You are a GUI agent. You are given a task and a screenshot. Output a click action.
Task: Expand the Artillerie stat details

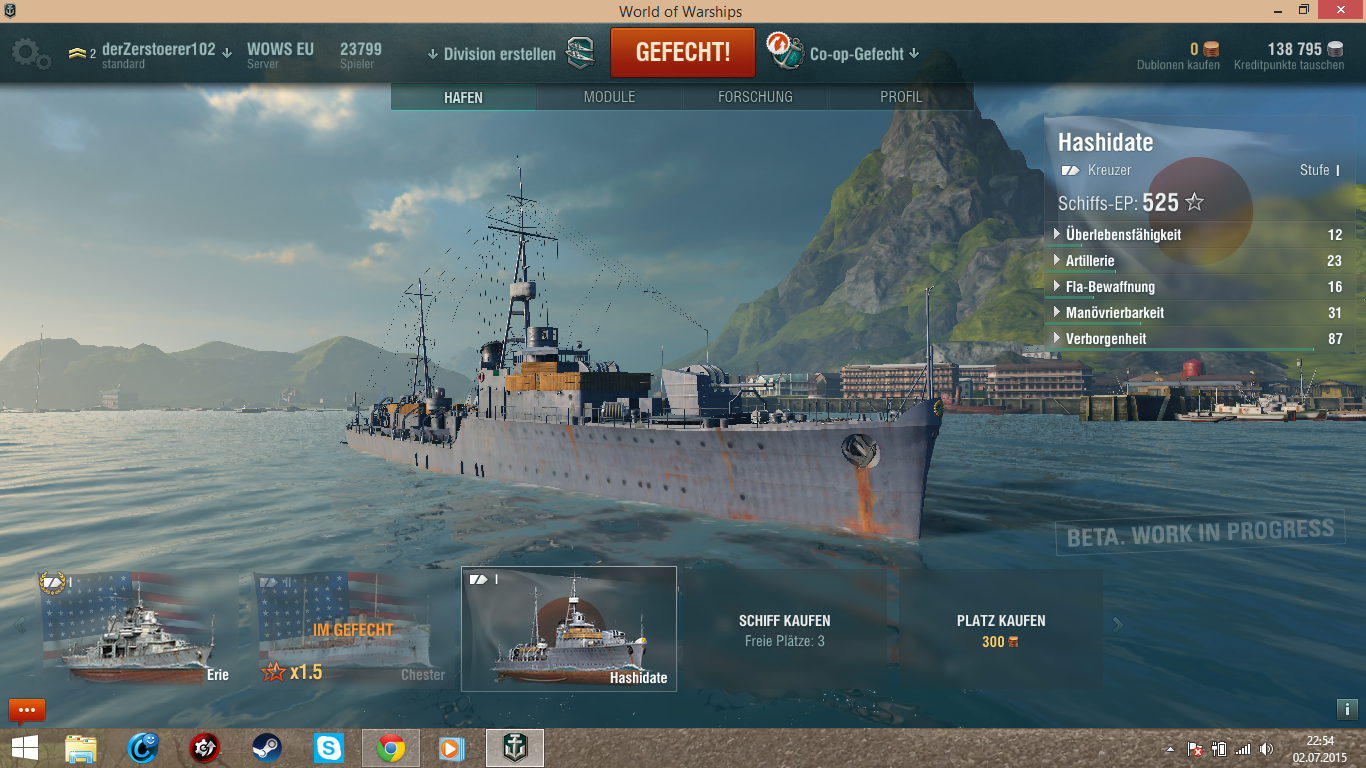pyautogui.click(x=1090, y=261)
